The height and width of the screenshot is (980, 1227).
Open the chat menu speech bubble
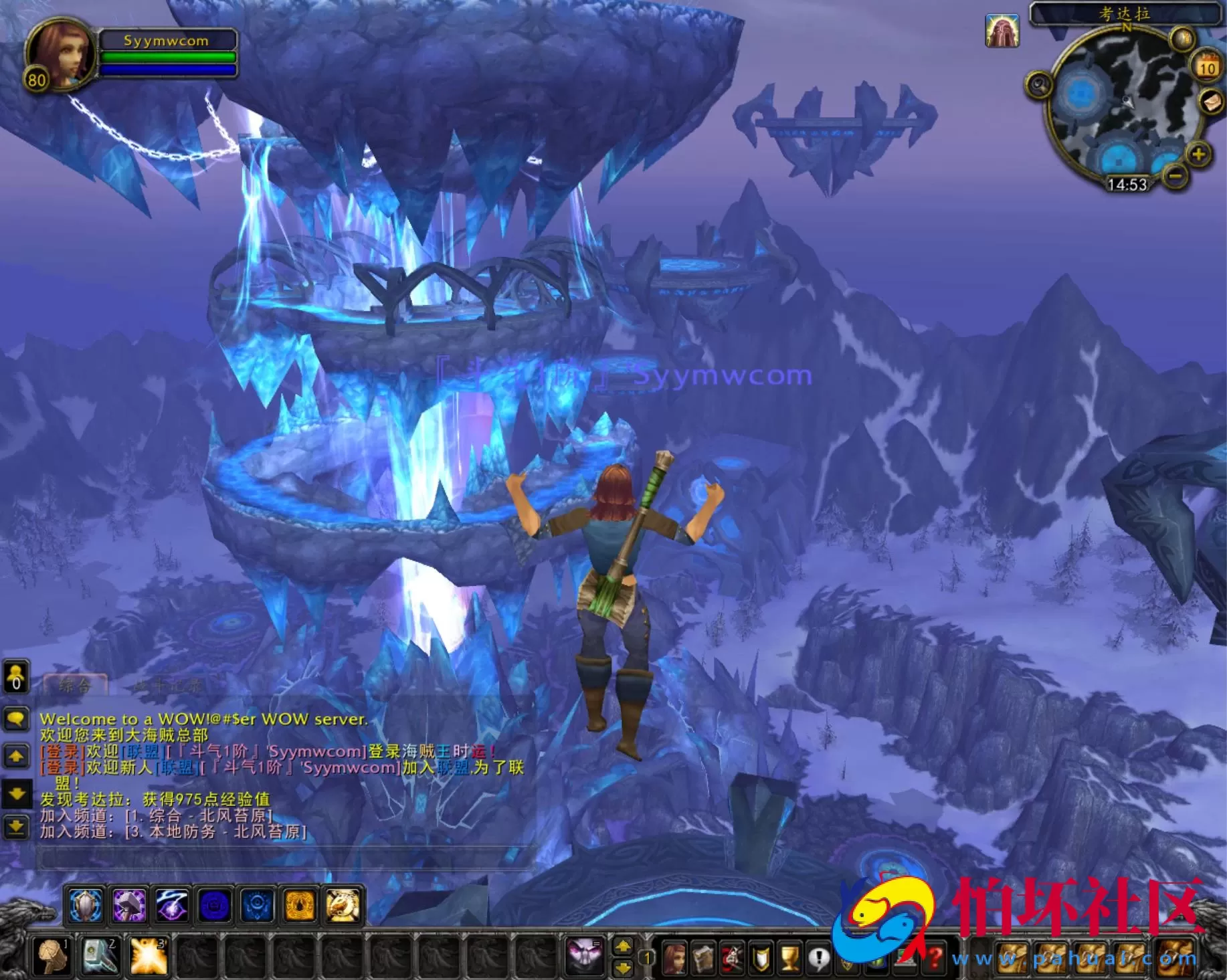[x=16, y=718]
